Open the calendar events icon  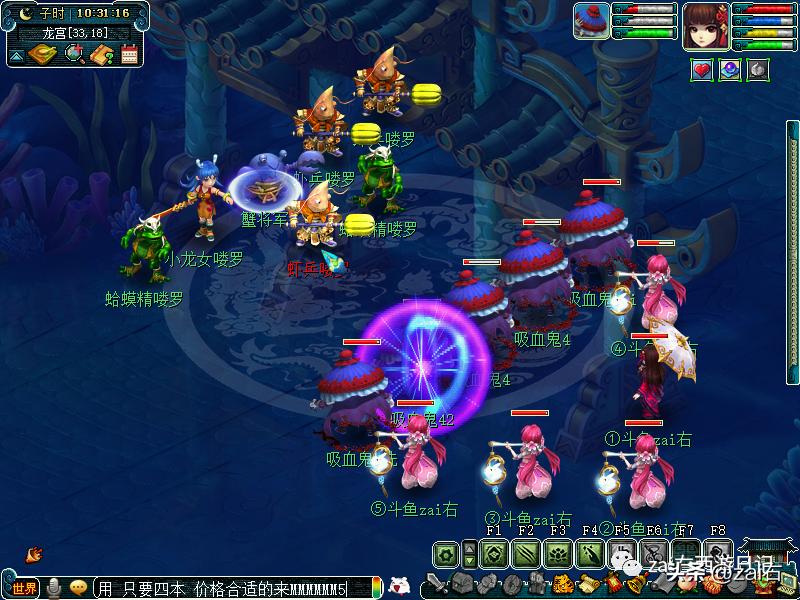point(129,54)
